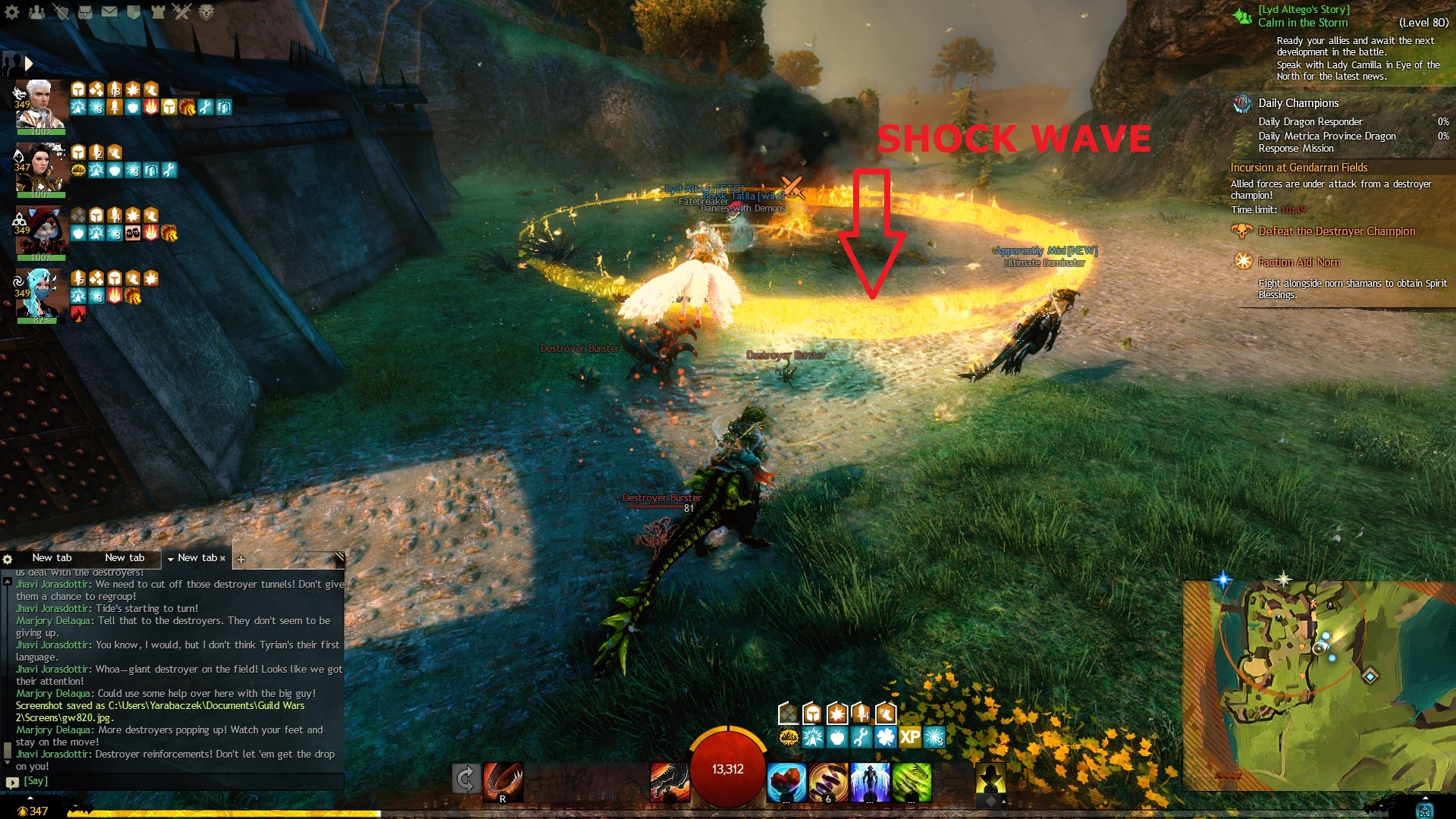Click the Say chat input field
The height and width of the screenshot is (819, 1456).
tap(182, 781)
